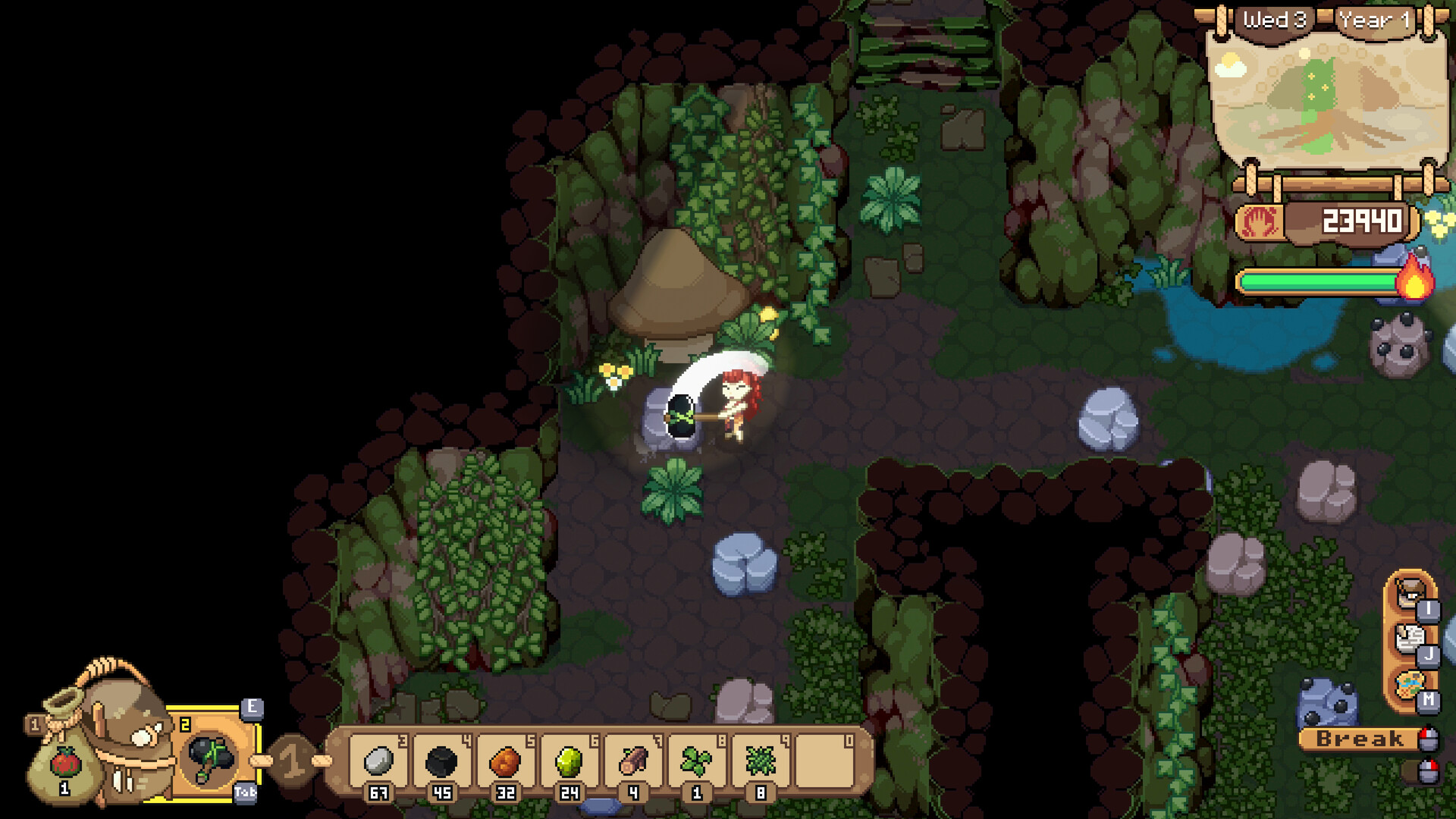Choose the copper ore hotbar slot
The image size is (1456, 819).
[x=505, y=761]
